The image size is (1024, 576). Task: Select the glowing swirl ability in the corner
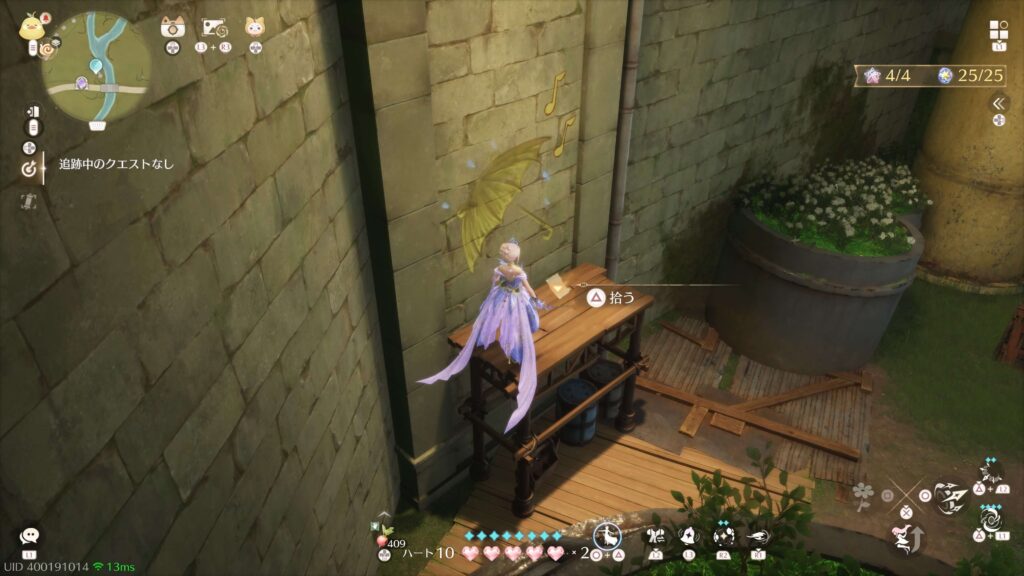(991, 521)
